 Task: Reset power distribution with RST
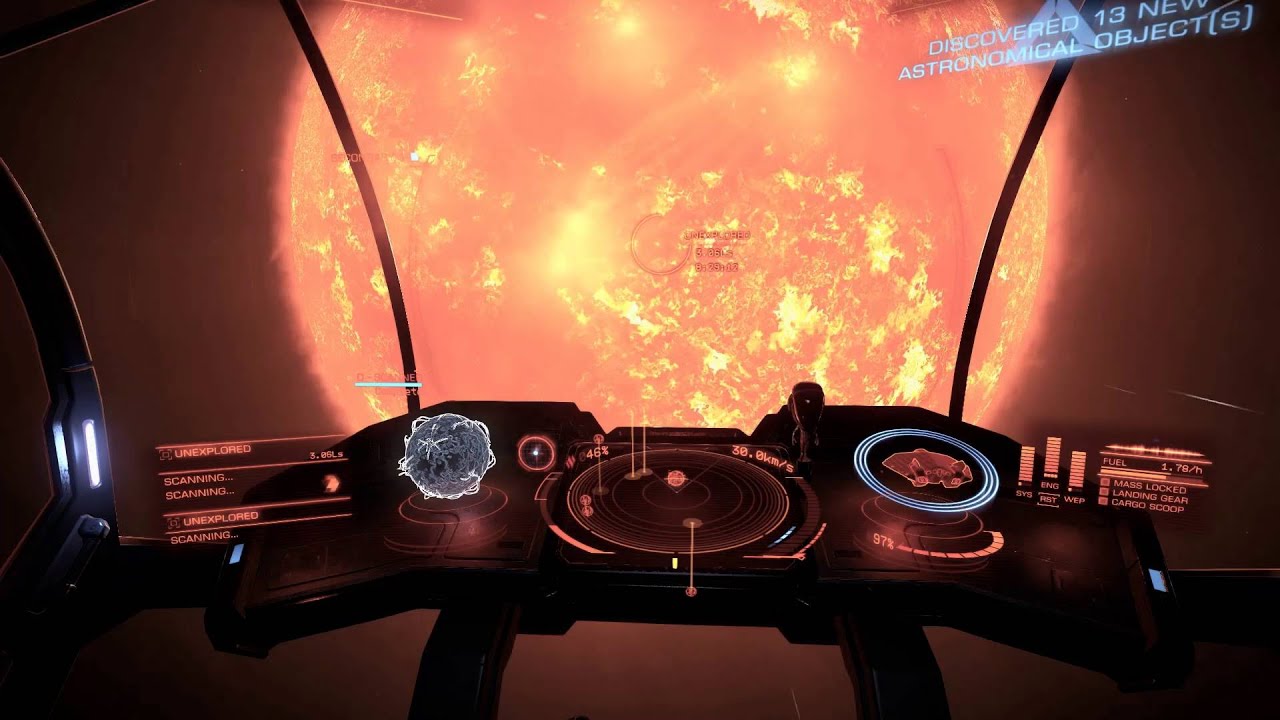1049,498
